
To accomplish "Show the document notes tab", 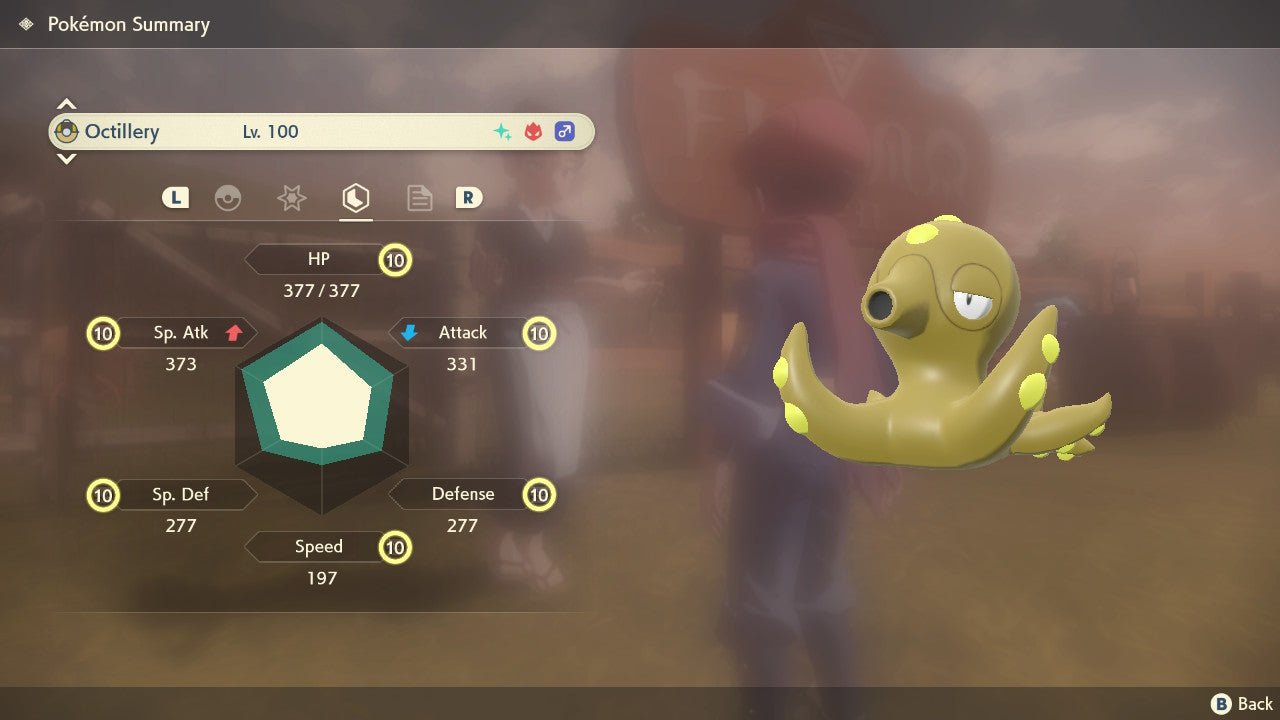I will coord(419,198).
